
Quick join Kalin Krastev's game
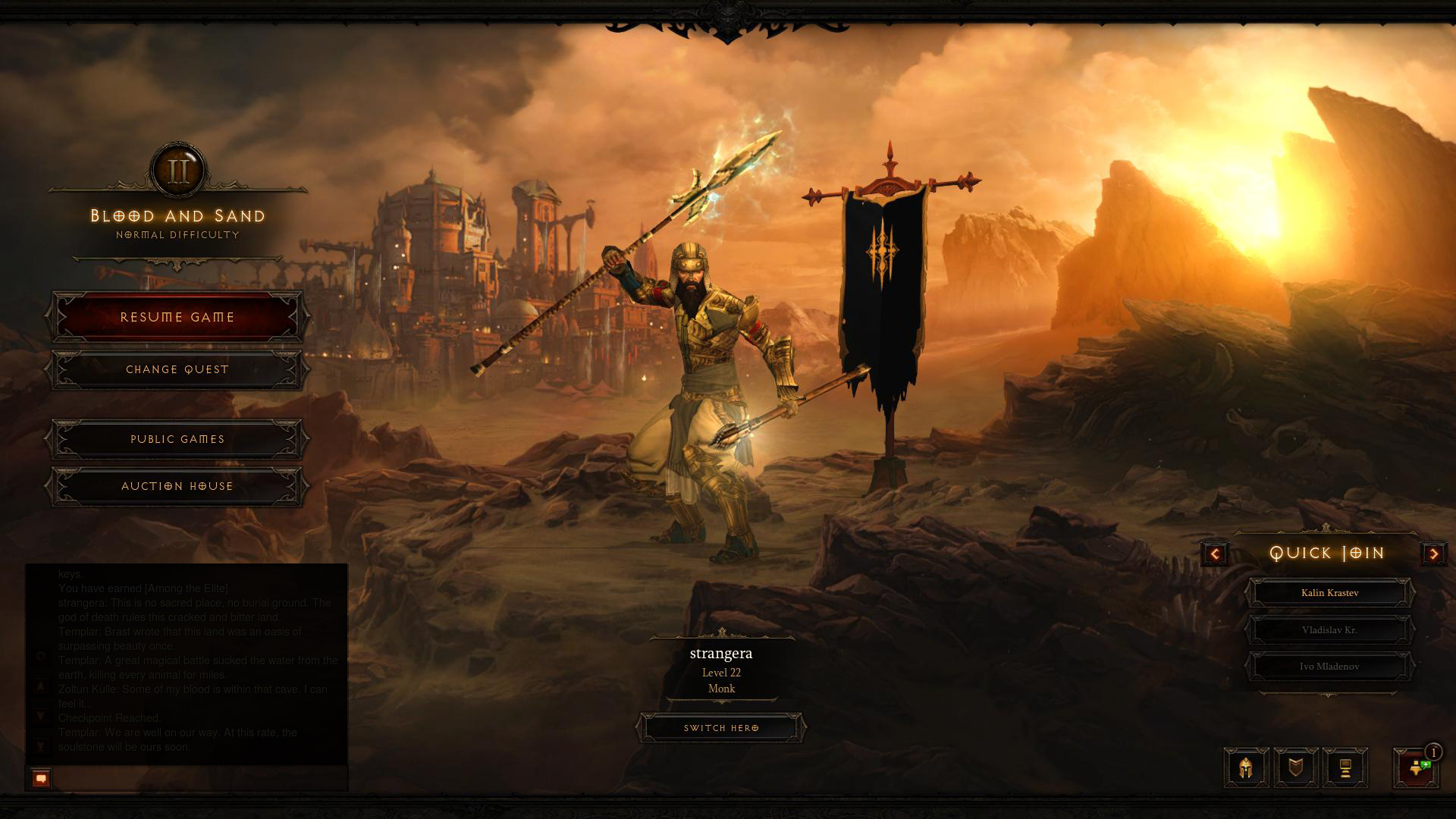[1329, 593]
